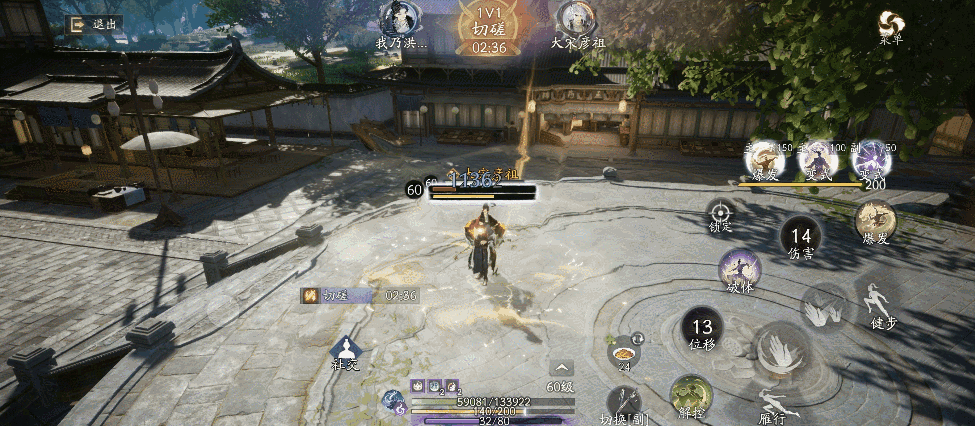Activate the 破体 skill
This screenshot has width=975, height=426.
[739, 271]
